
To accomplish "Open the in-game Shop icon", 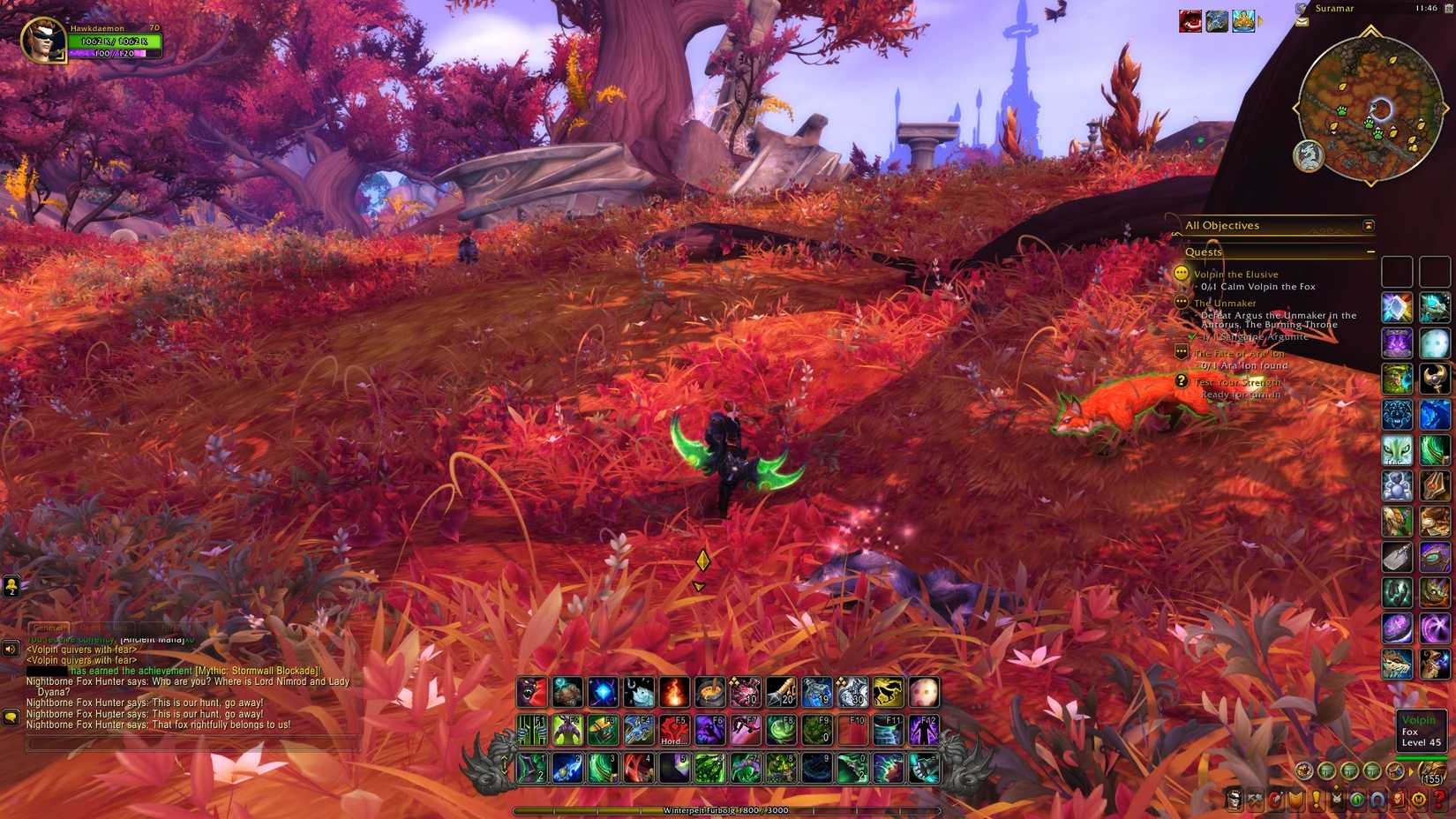I will [1417, 800].
